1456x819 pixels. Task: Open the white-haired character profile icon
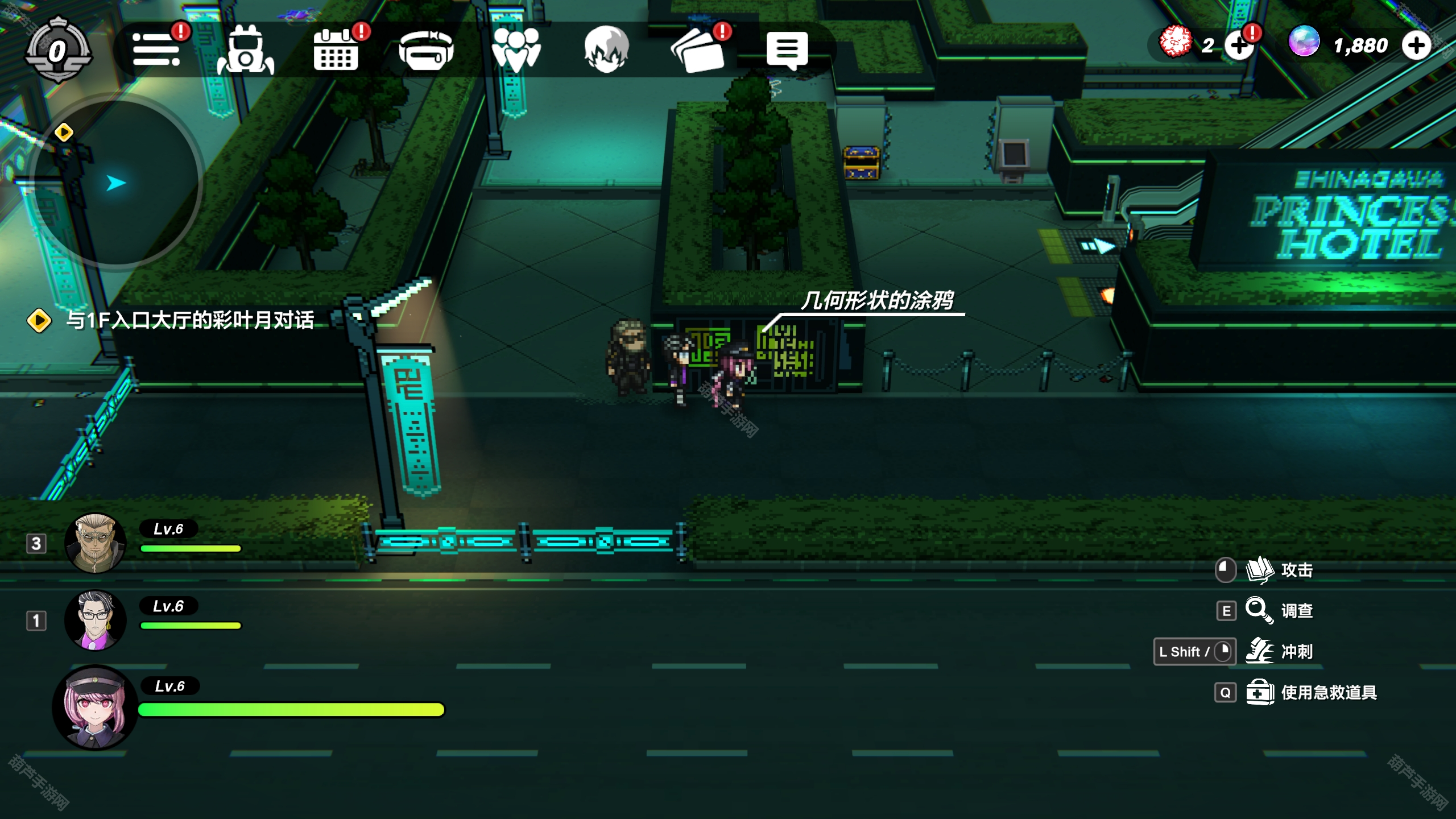click(606, 50)
